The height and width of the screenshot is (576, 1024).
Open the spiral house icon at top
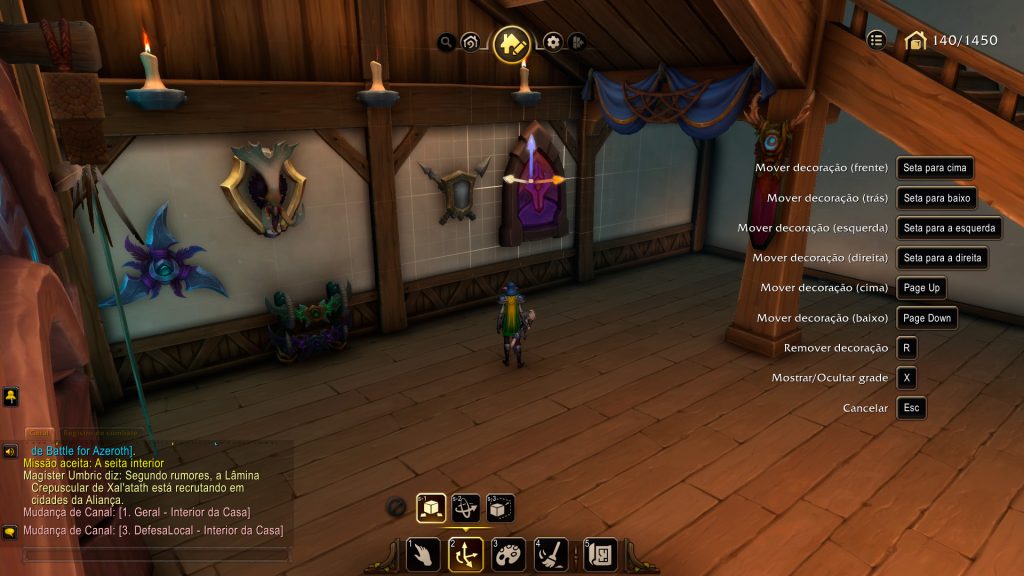[469, 42]
